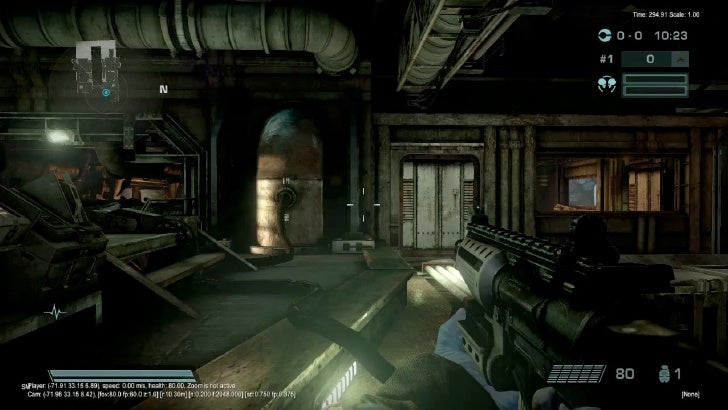This screenshot has width=728, height=410.
Task: Select the blue player marker on the minimap
Action: pos(106,92)
